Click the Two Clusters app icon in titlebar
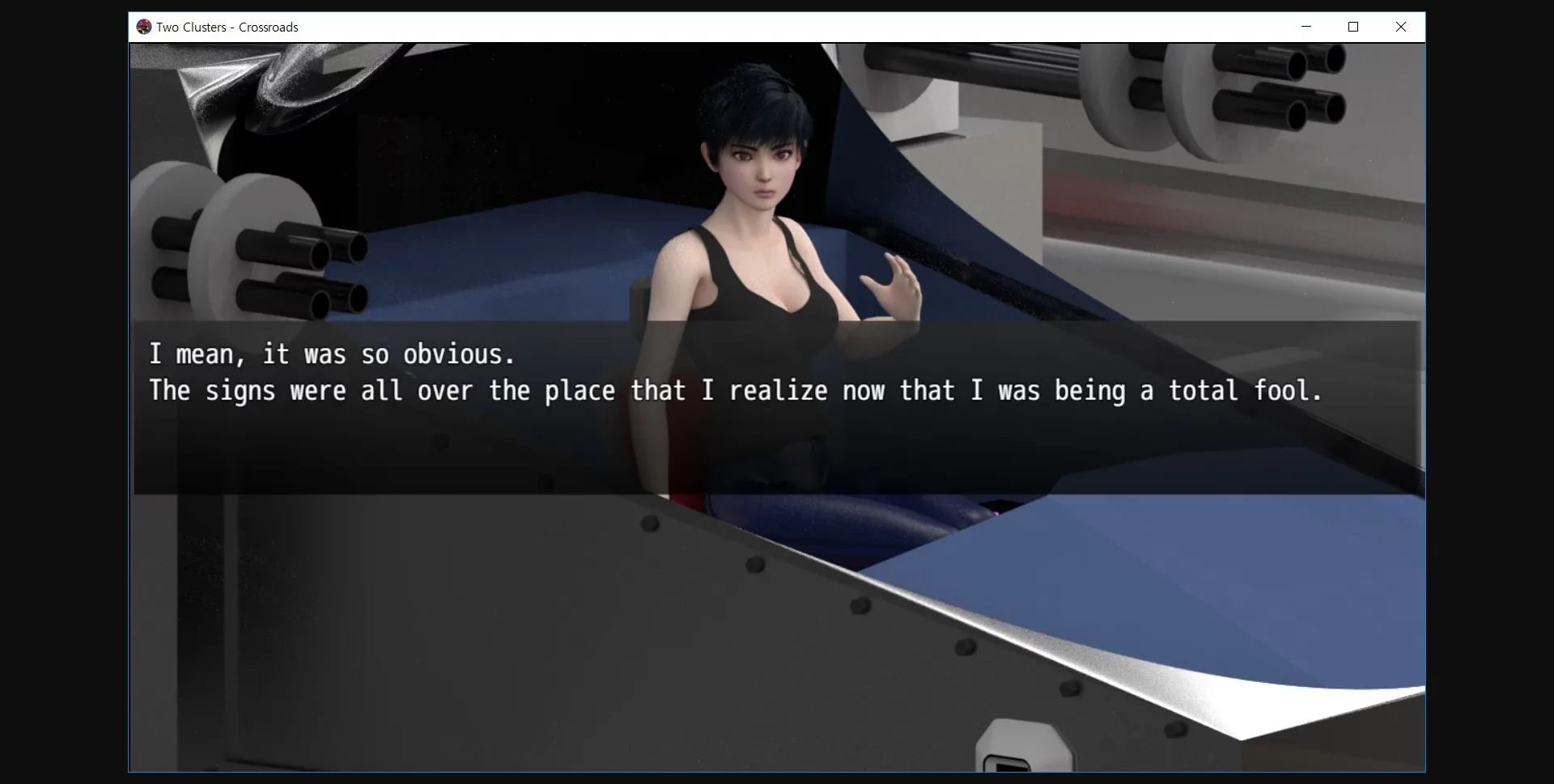Viewport: 1554px width, 784px height. [x=145, y=27]
